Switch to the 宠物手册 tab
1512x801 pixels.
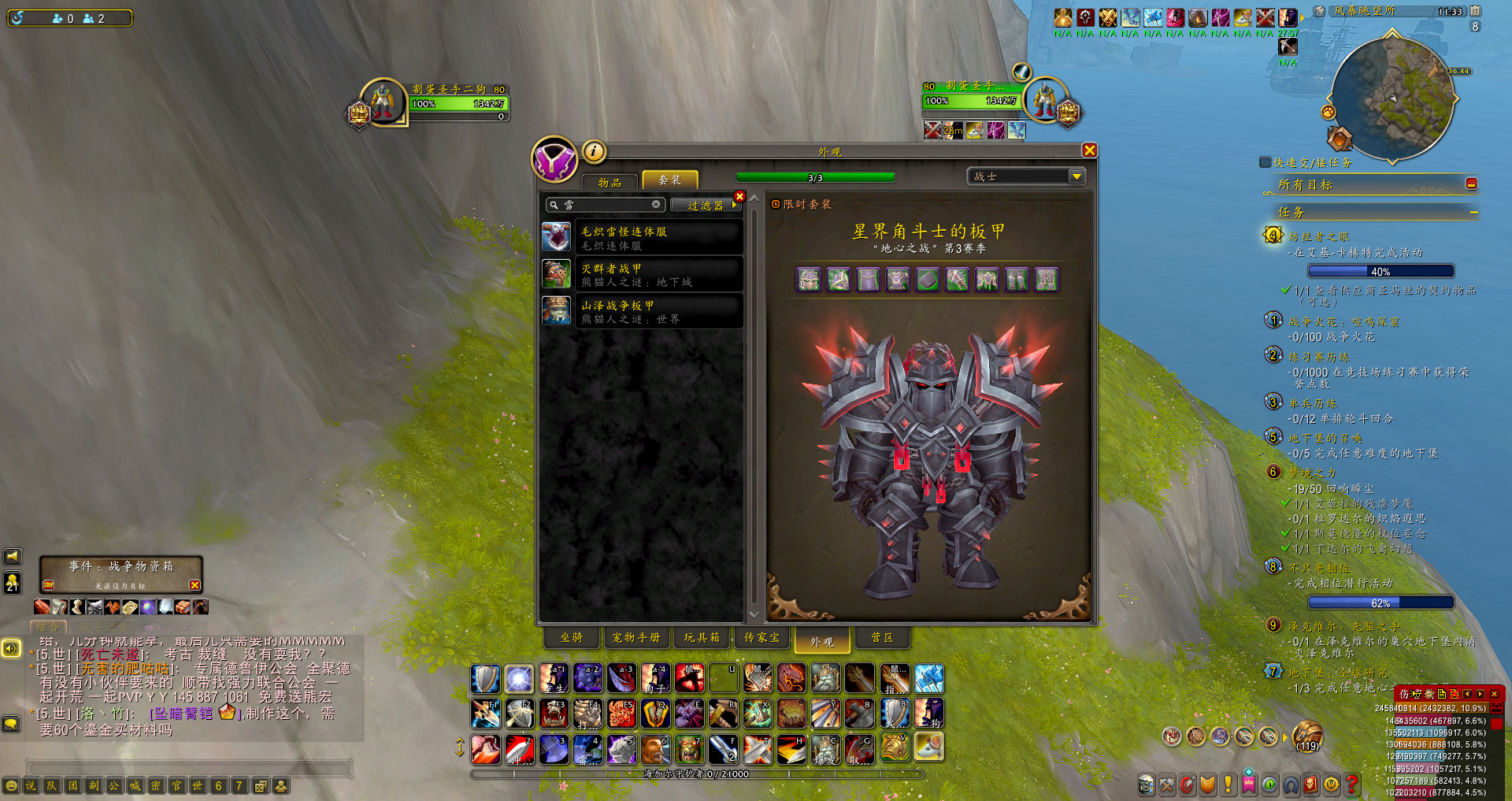pos(636,638)
